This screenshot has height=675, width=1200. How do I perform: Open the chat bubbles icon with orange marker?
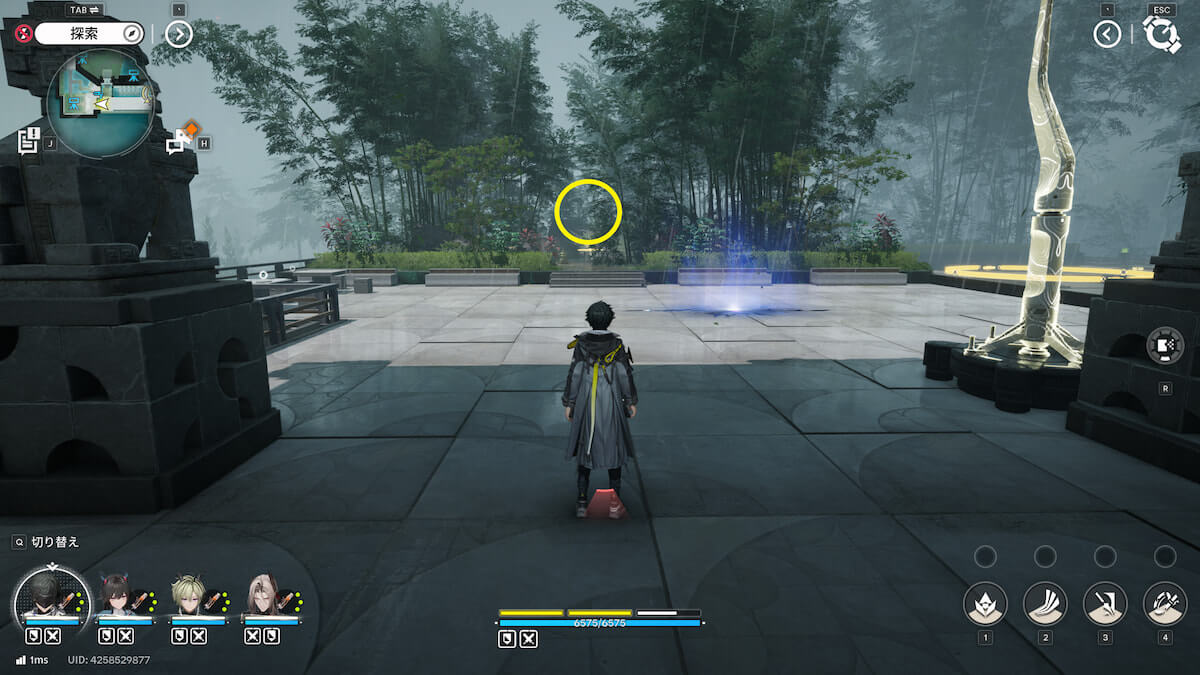coord(180,141)
